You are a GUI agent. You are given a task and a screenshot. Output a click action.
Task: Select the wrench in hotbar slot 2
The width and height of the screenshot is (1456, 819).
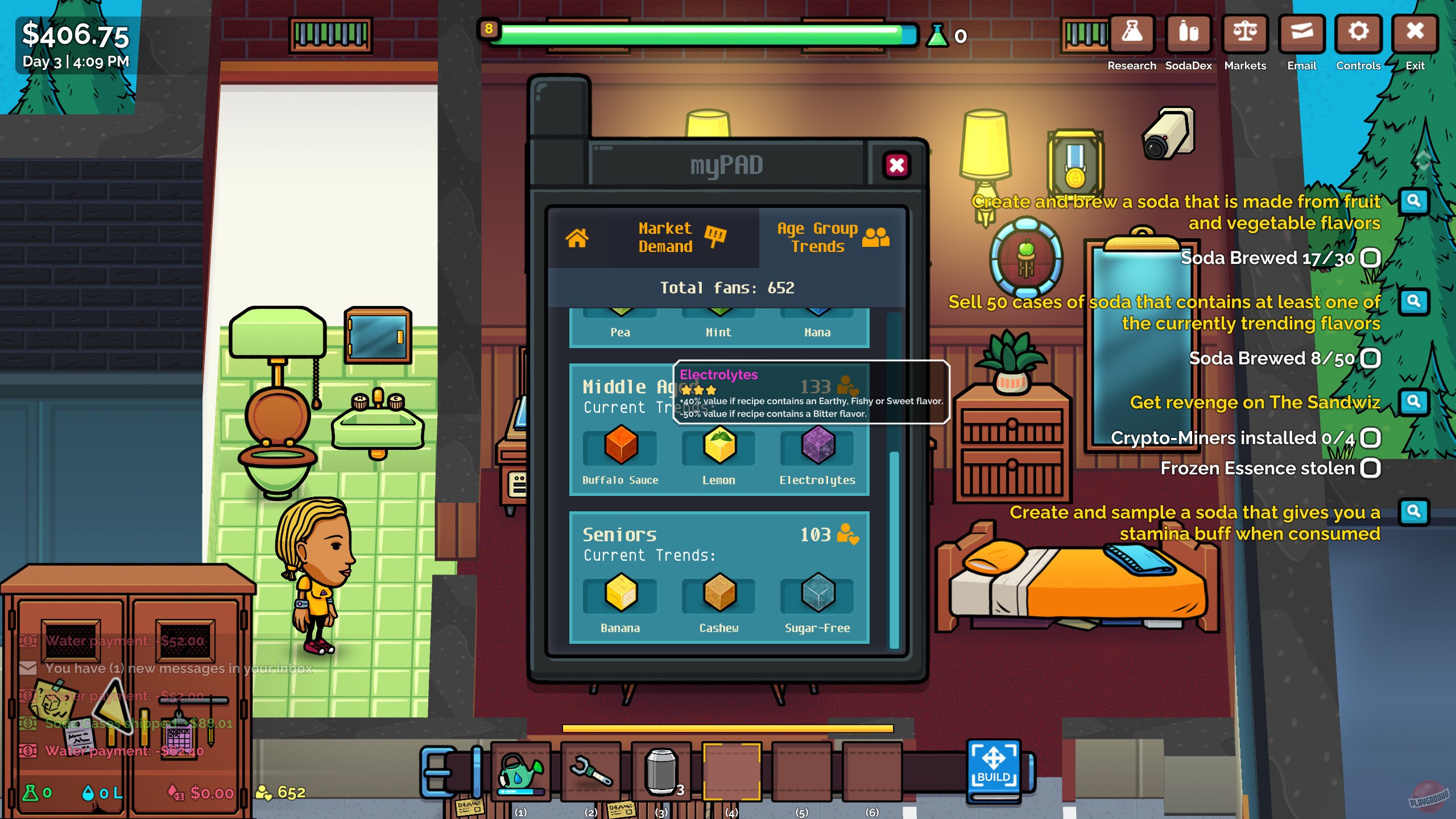(591, 773)
